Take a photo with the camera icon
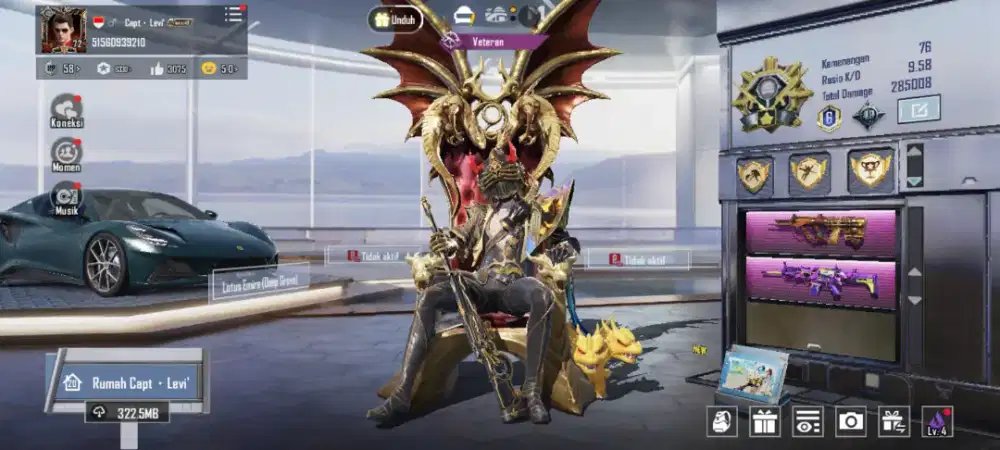Image resolution: width=1000 pixels, height=450 pixels. tap(851, 421)
